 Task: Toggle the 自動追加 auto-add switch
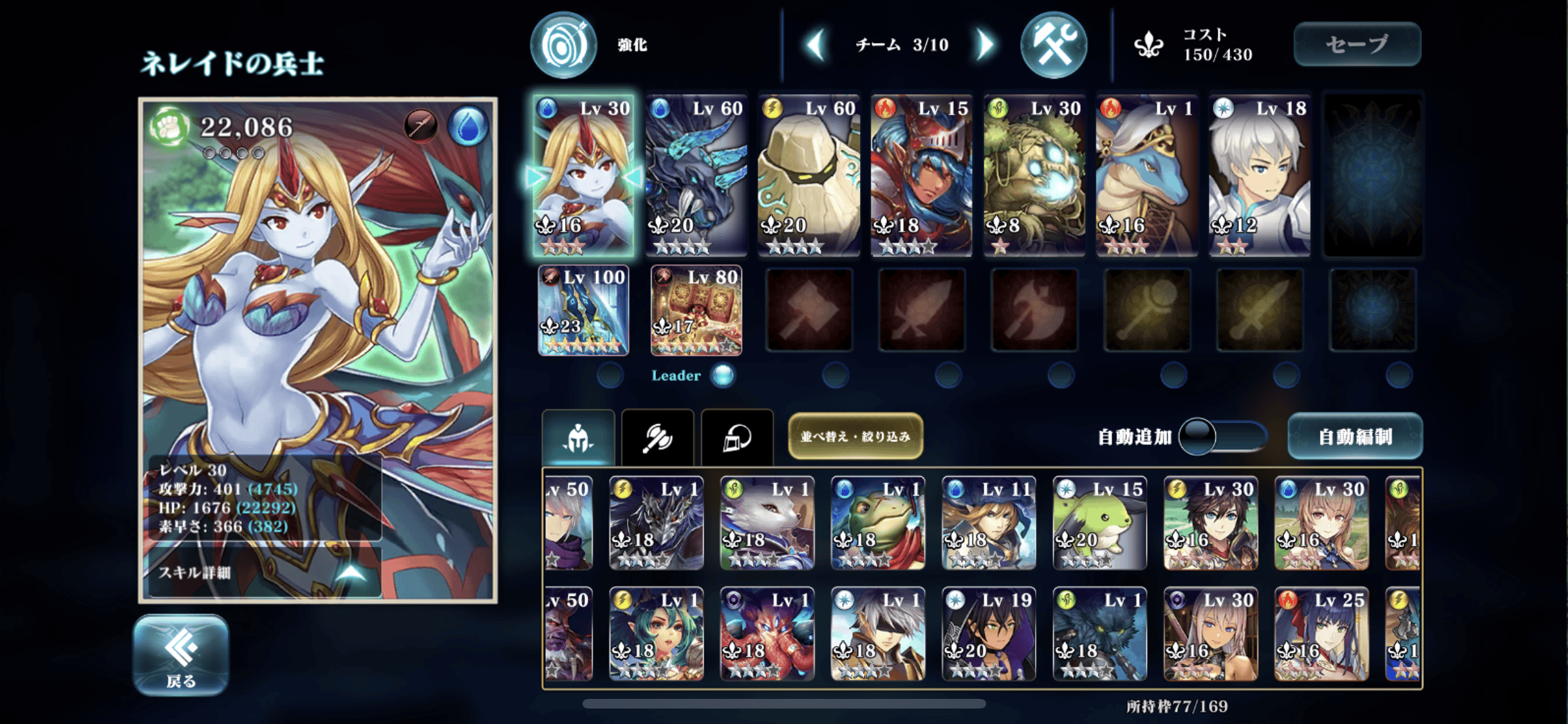coord(1222,437)
